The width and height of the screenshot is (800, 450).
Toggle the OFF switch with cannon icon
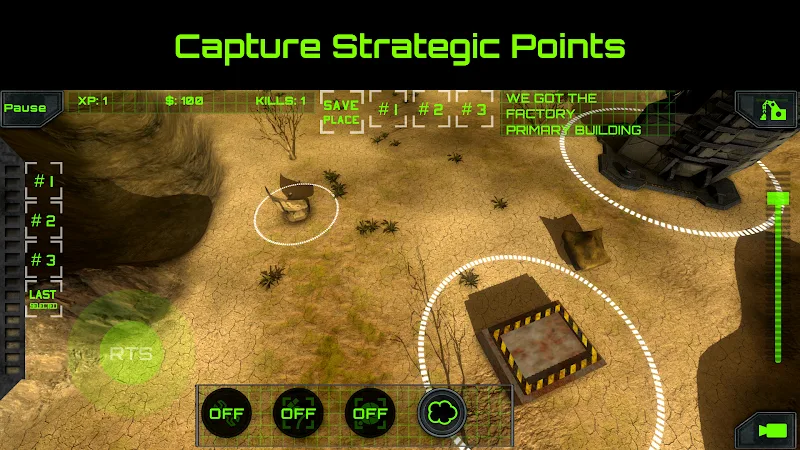click(297, 411)
